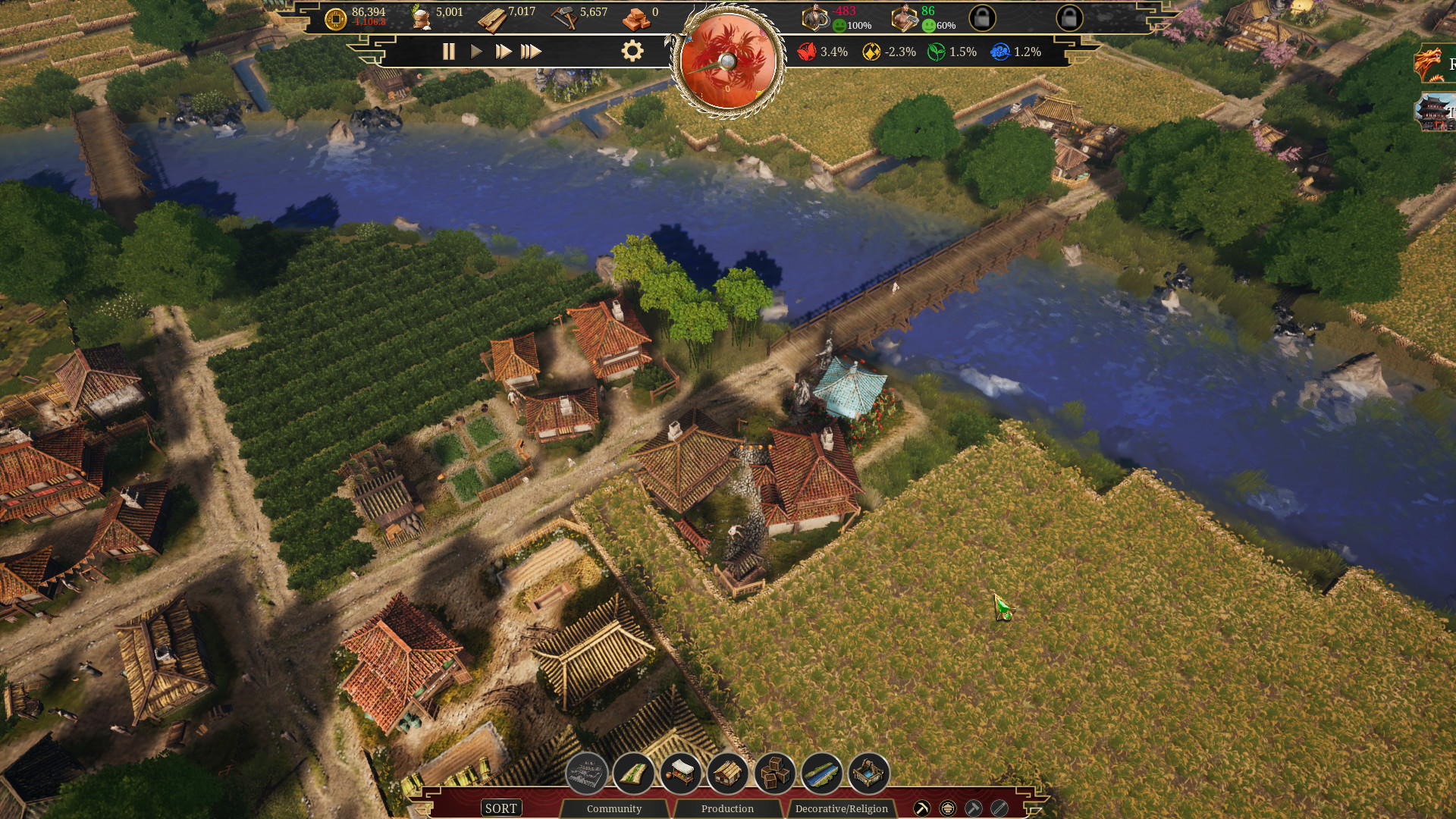
Task: Open the storage crates building option
Action: click(x=775, y=775)
